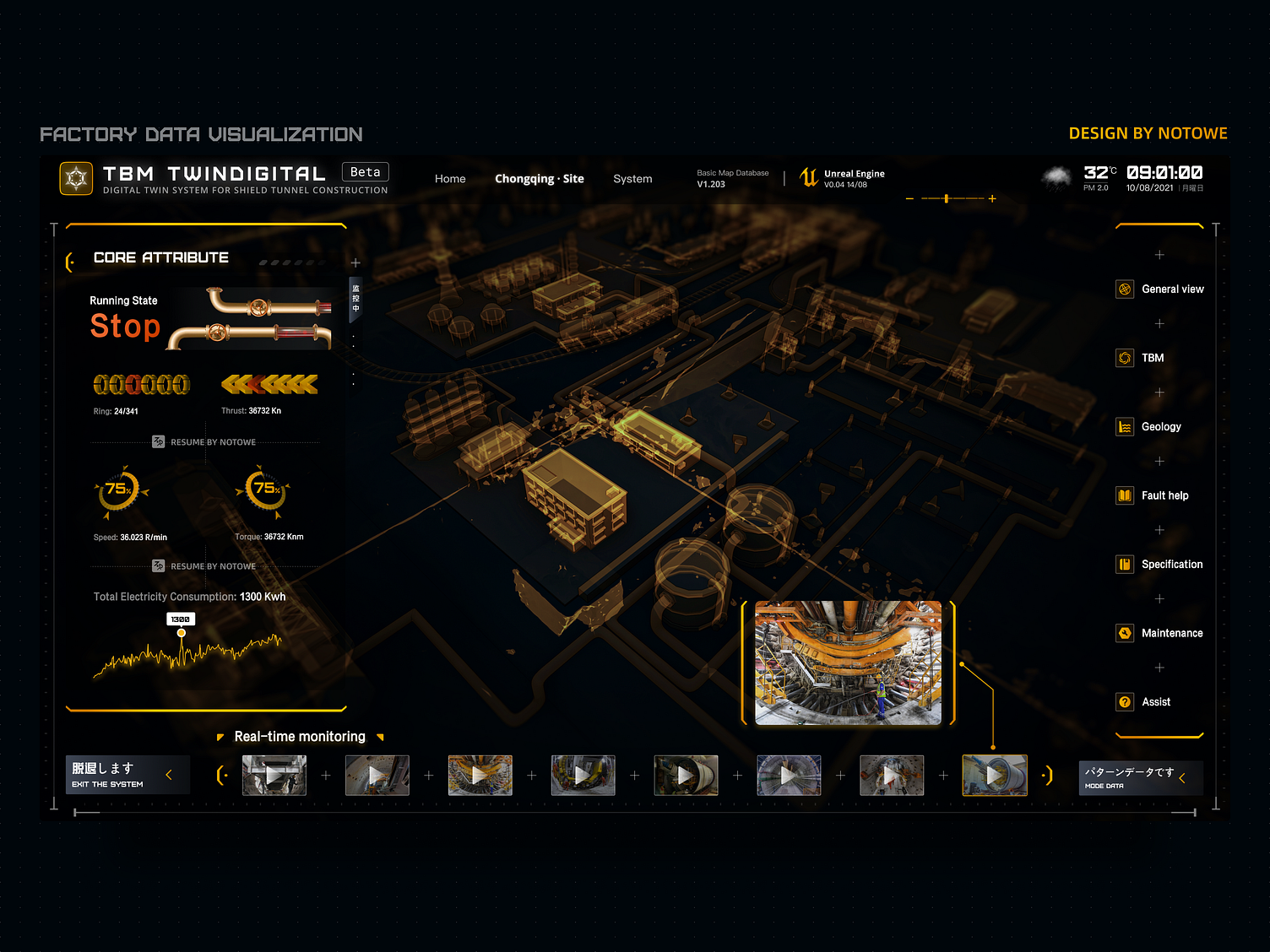This screenshot has width=1270, height=952.
Task: Open the Home navigation tab
Action: click(x=450, y=179)
